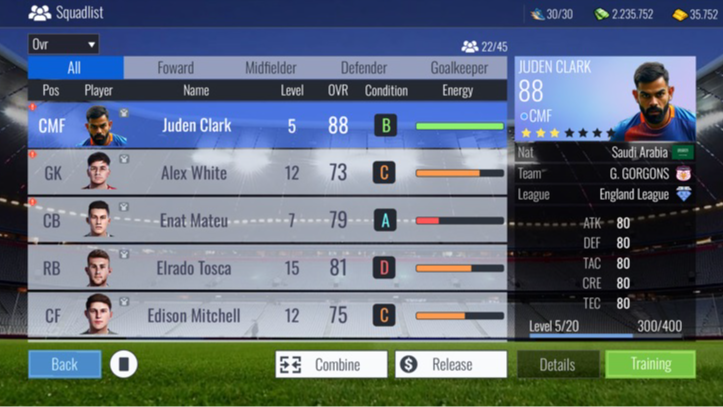Release the selected player

coord(450,364)
